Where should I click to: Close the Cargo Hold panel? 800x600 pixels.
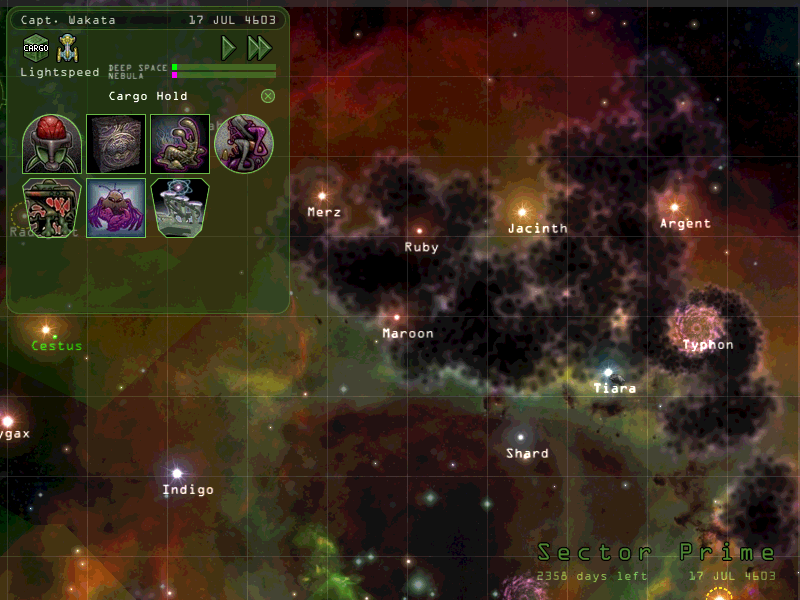pyautogui.click(x=268, y=96)
